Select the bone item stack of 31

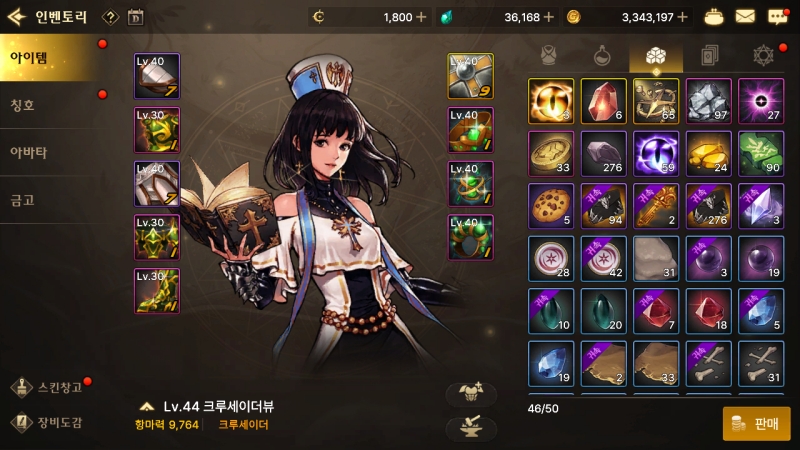pos(760,363)
